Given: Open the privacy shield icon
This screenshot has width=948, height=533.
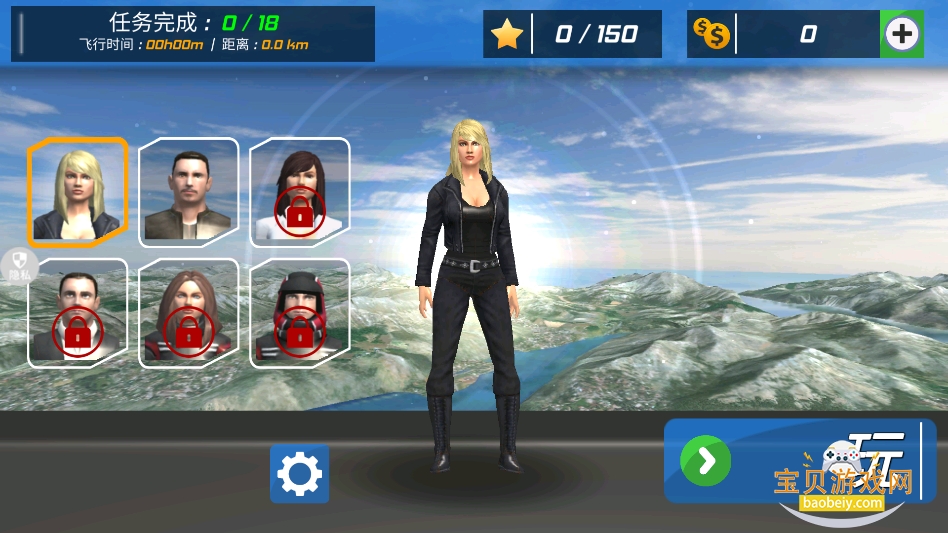Looking at the screenshot, I should tap(20, 262).
